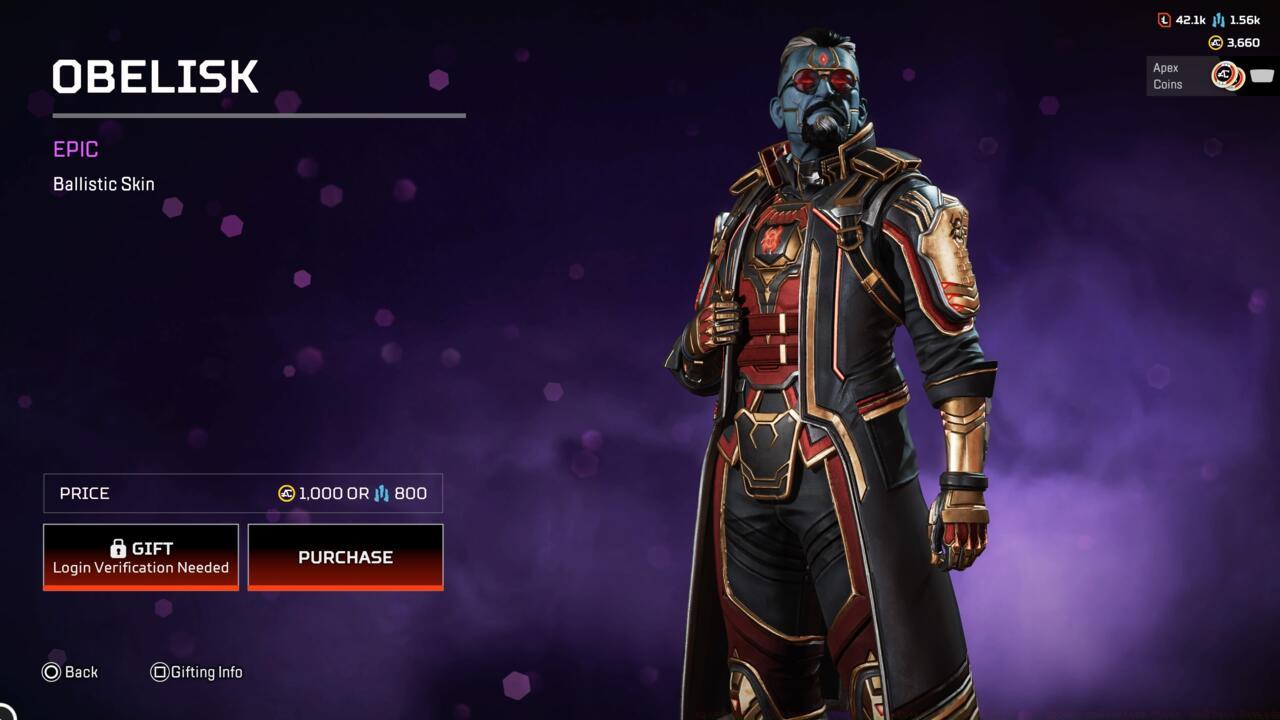Open Gifting Info at the bottom
The width and height of the screenshot is (1280, 720).
coord(207,672)
